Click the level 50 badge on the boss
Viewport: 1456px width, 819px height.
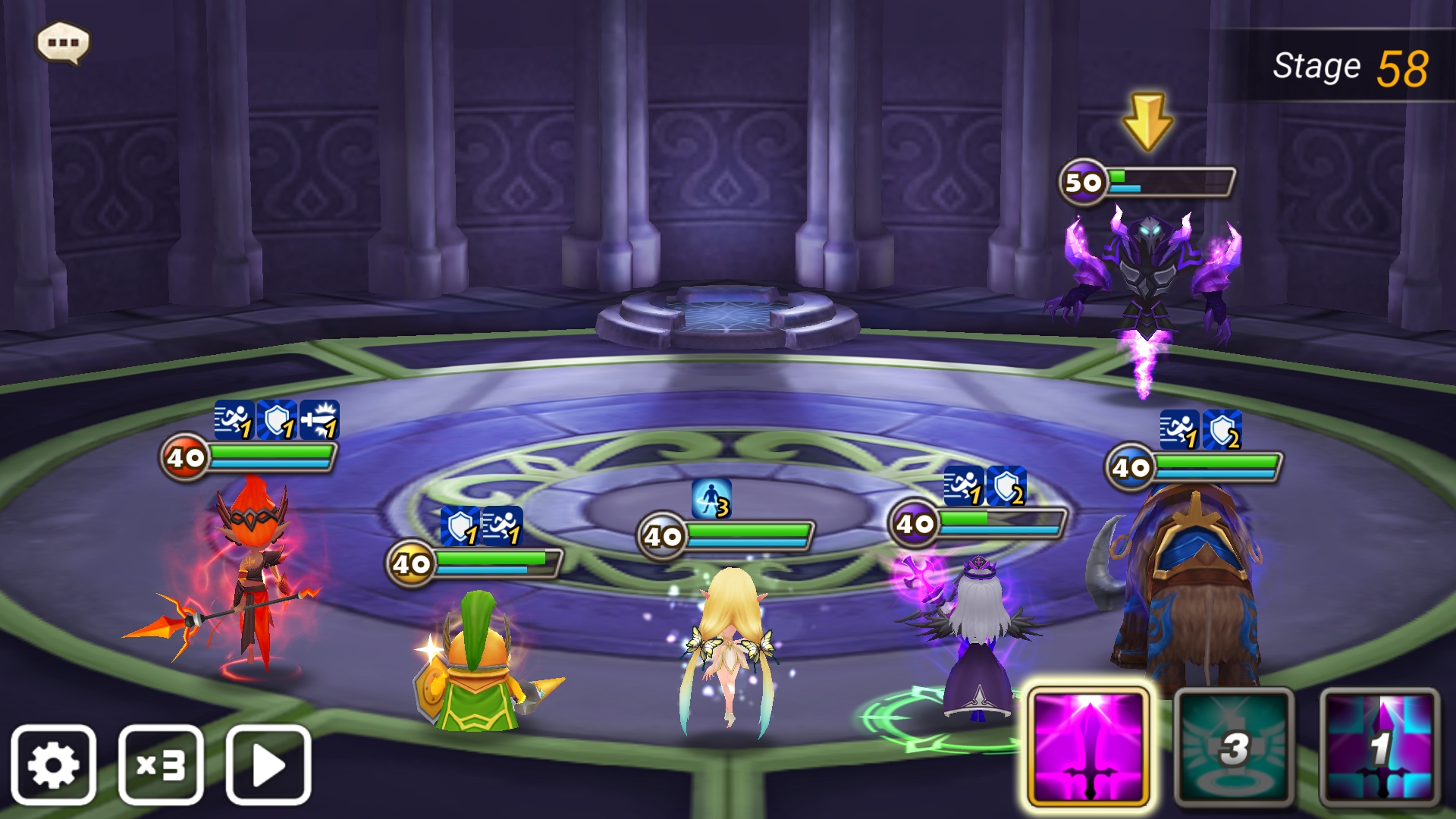pos(1084,182)
